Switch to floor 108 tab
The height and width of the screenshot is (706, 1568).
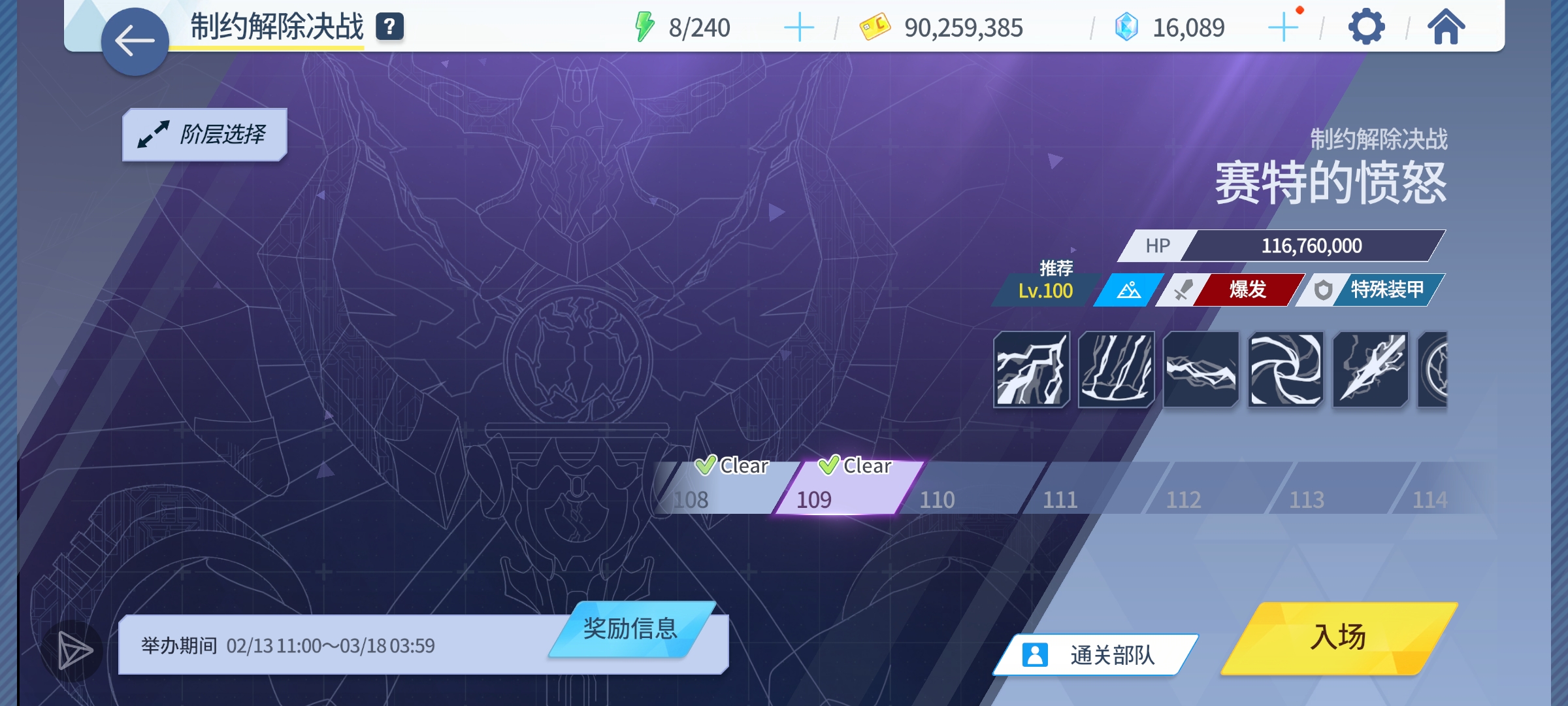pos(691,499)
